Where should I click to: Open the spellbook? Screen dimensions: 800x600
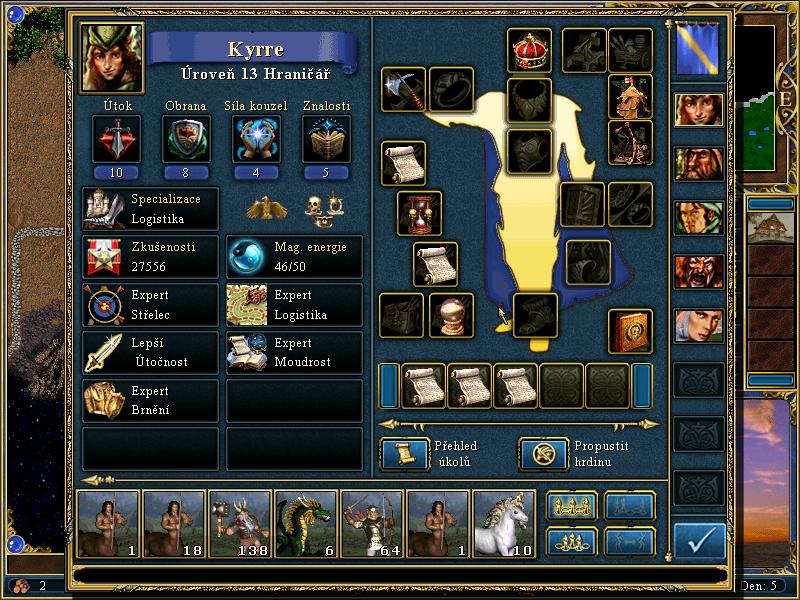click(x=631, y=331)
